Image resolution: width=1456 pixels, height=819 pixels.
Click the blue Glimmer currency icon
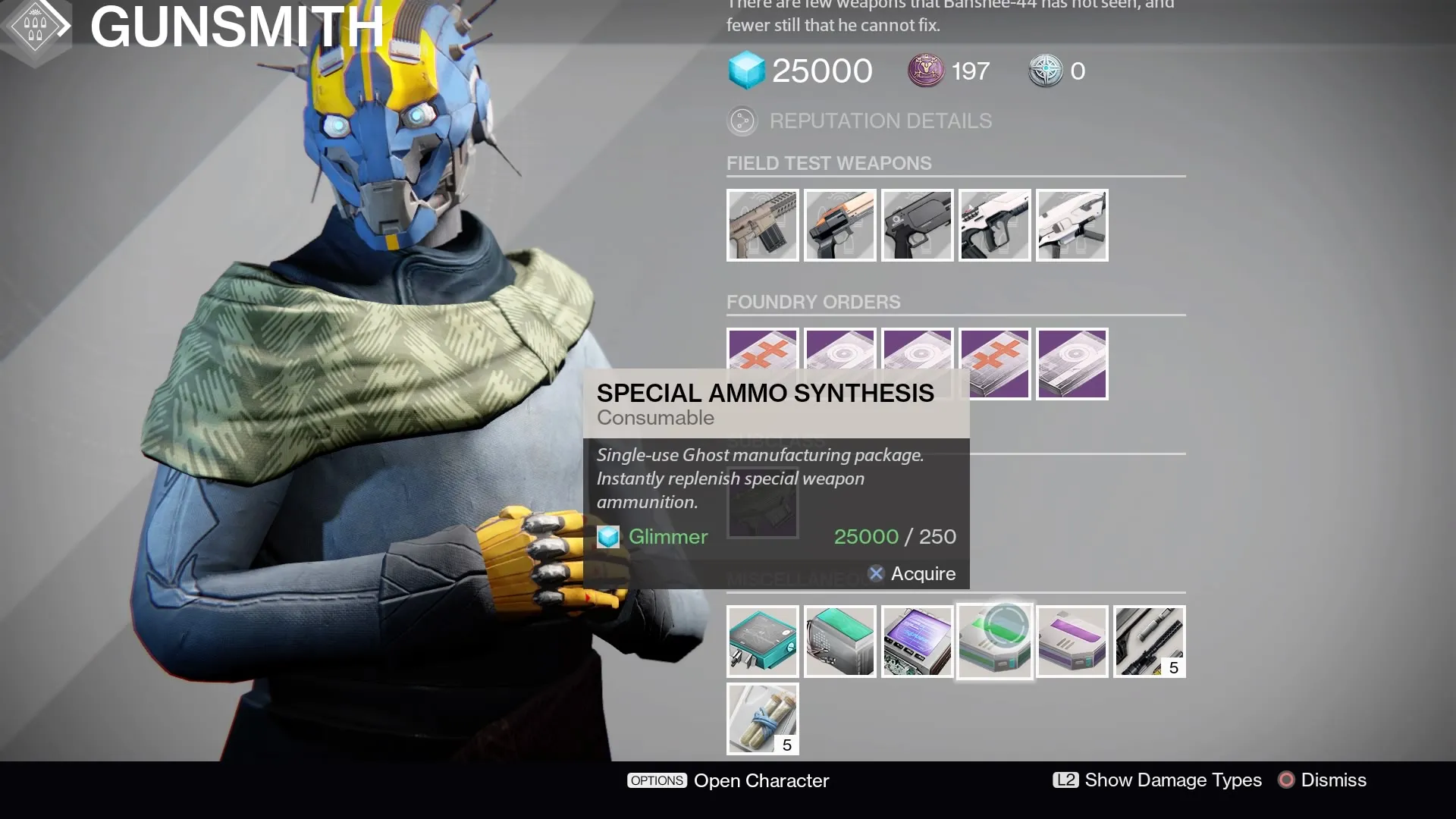[747, 71]
